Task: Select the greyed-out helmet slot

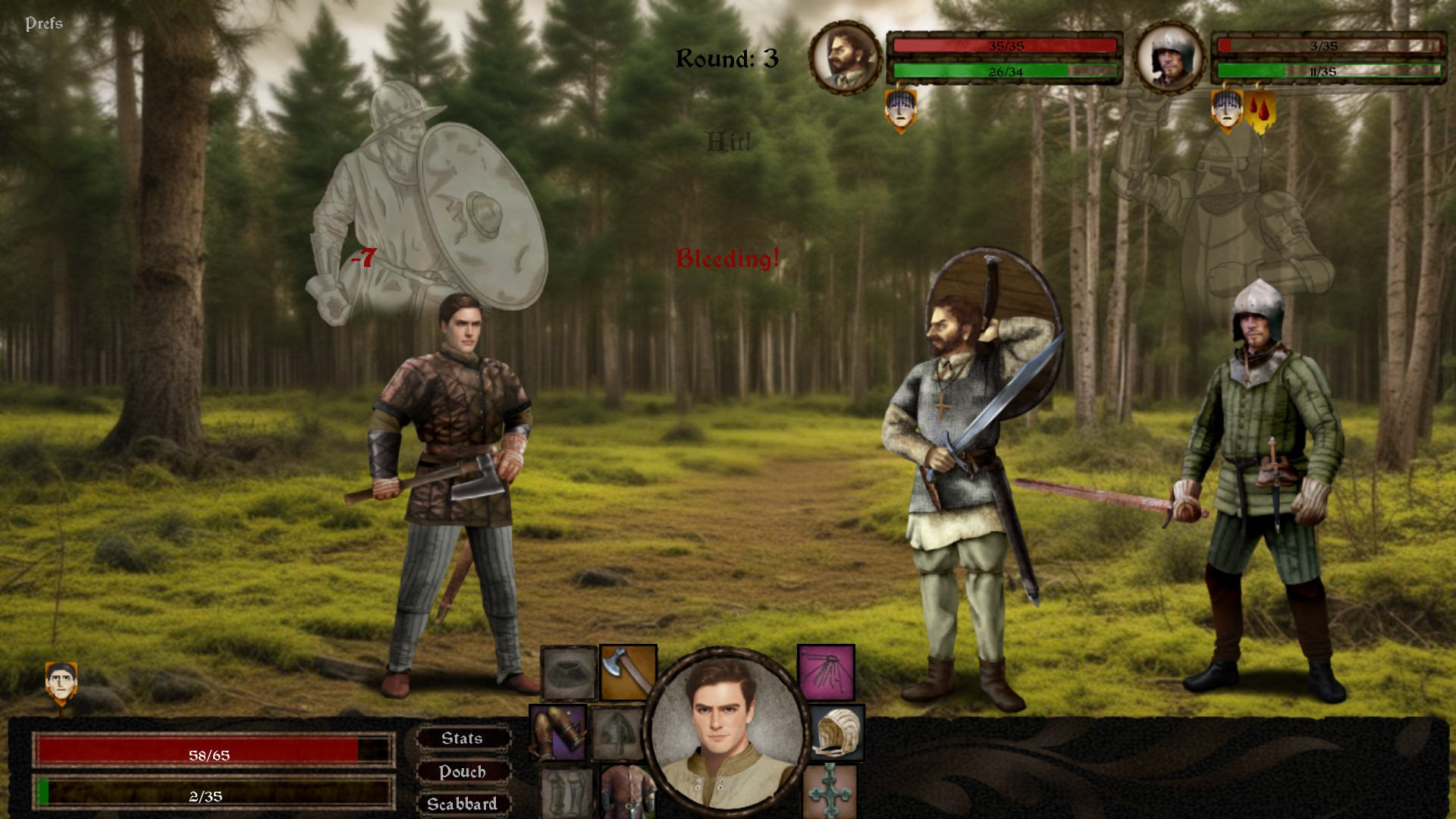Action: (617, 733)
